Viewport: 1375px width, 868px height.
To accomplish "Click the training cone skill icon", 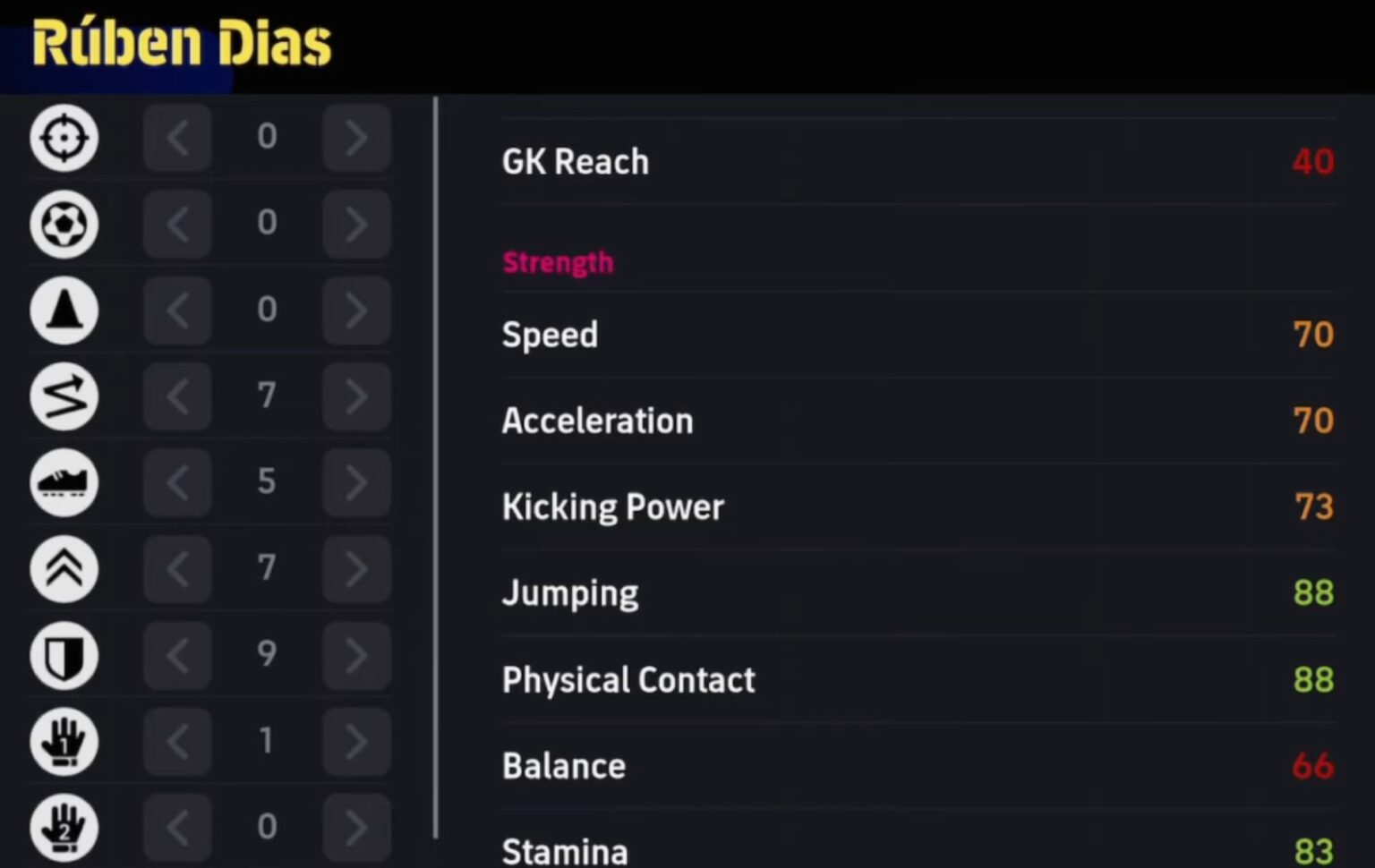I will tap(63, 311).
